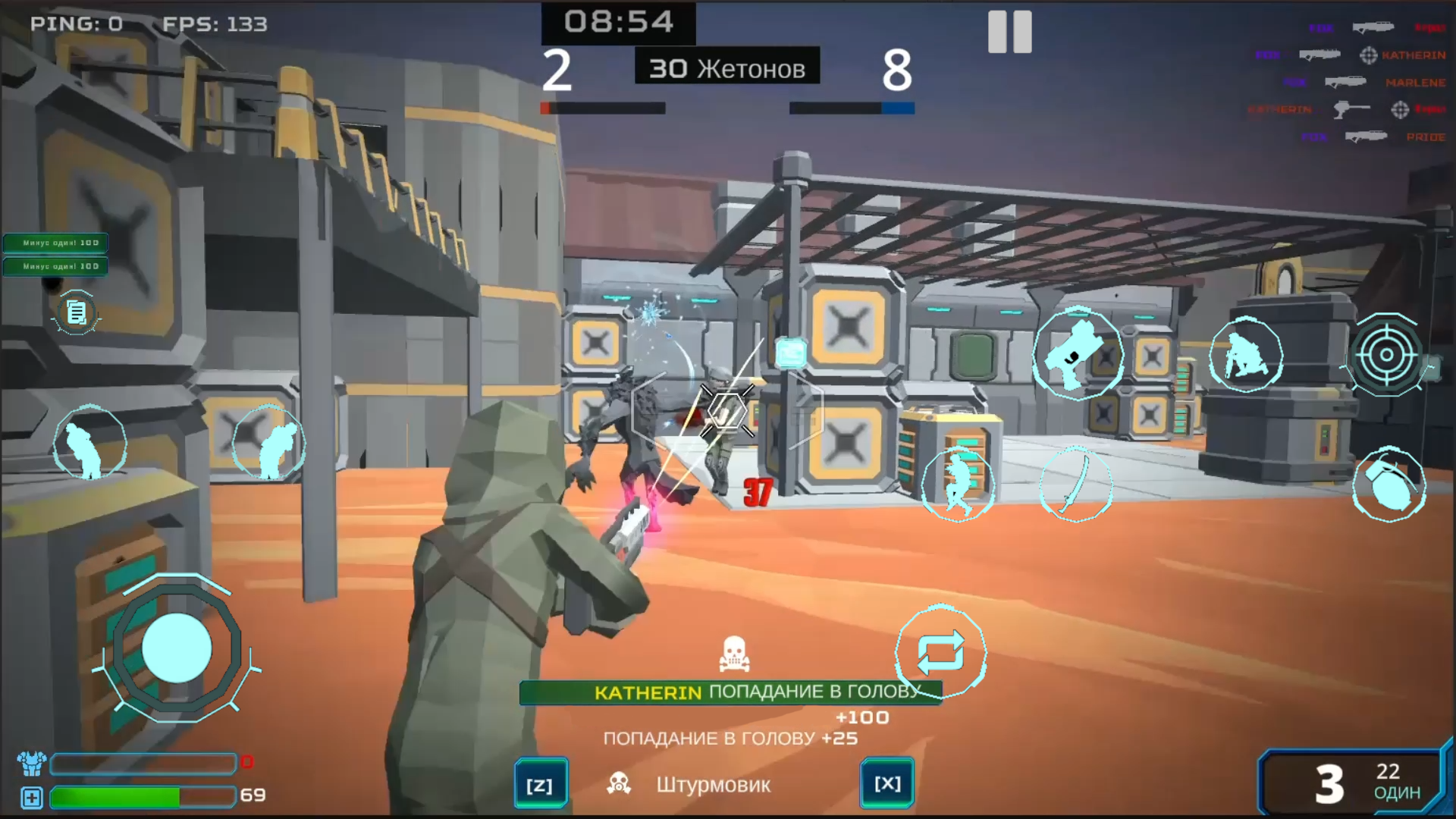
Task: Expand the KATHERIN headshot banner
Action: tap(730, 691)
